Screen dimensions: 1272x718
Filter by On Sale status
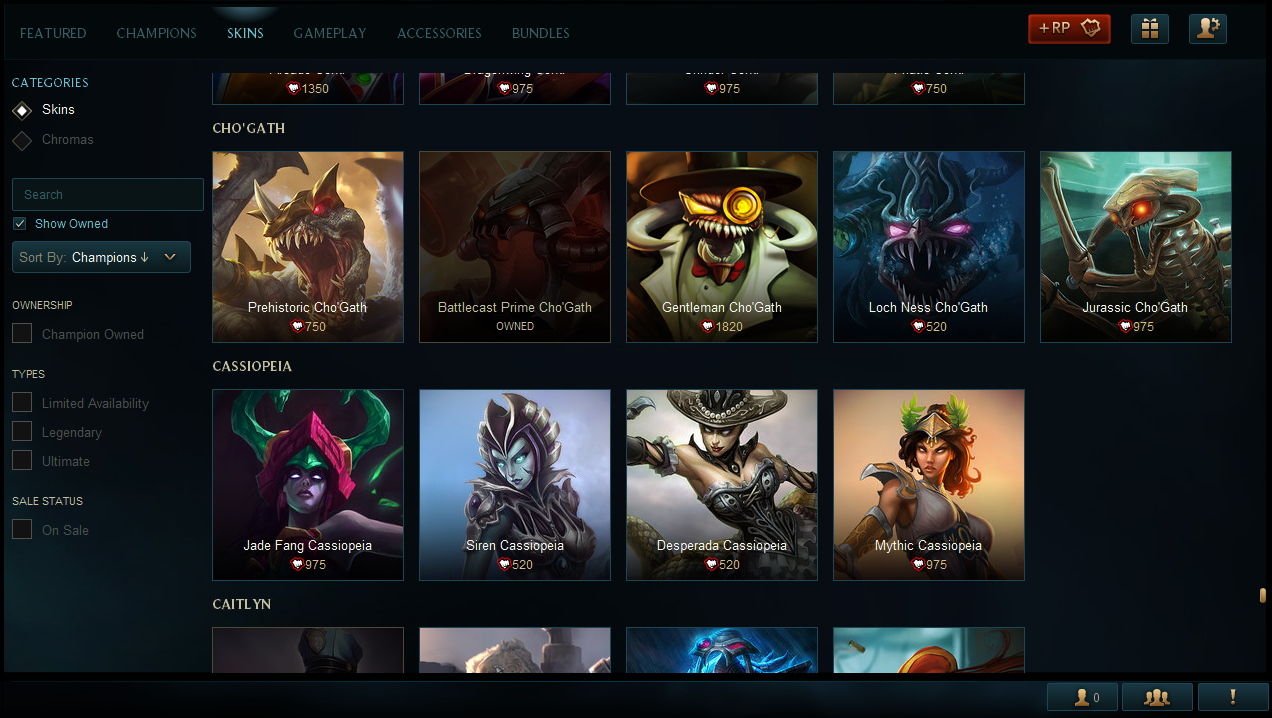point(22,530)
